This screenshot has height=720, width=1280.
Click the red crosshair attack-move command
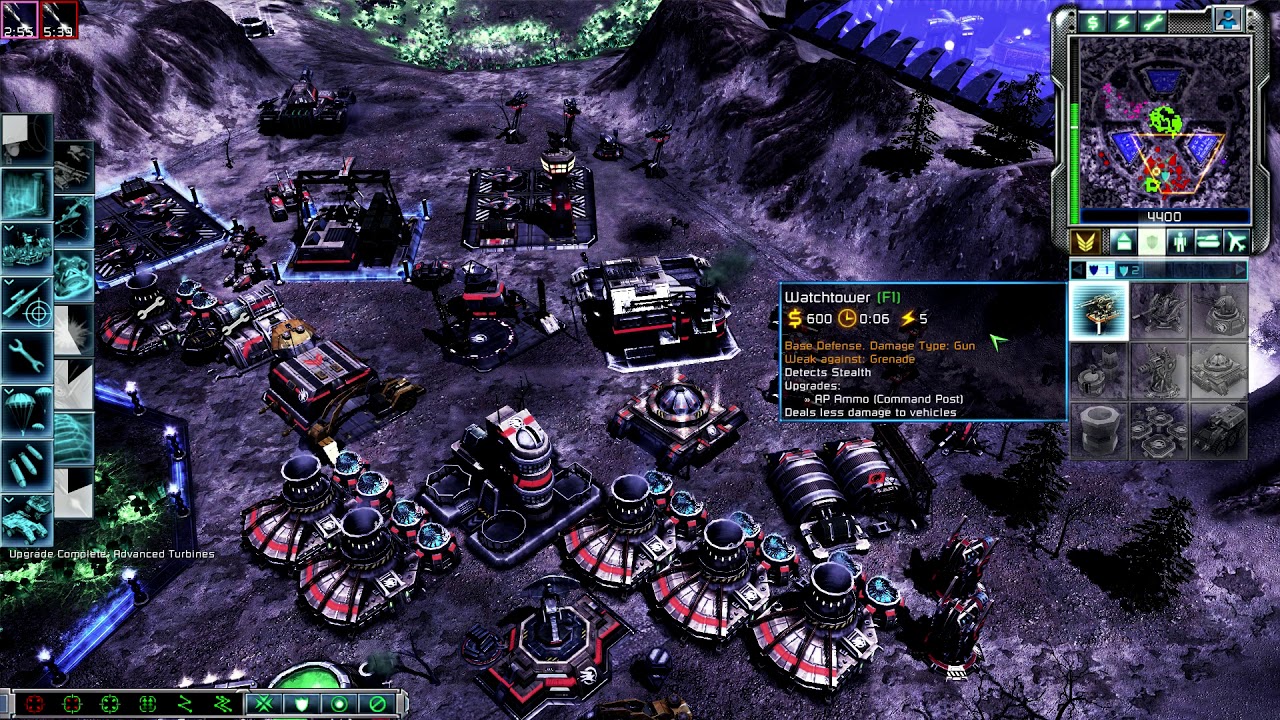click(34, 704)
